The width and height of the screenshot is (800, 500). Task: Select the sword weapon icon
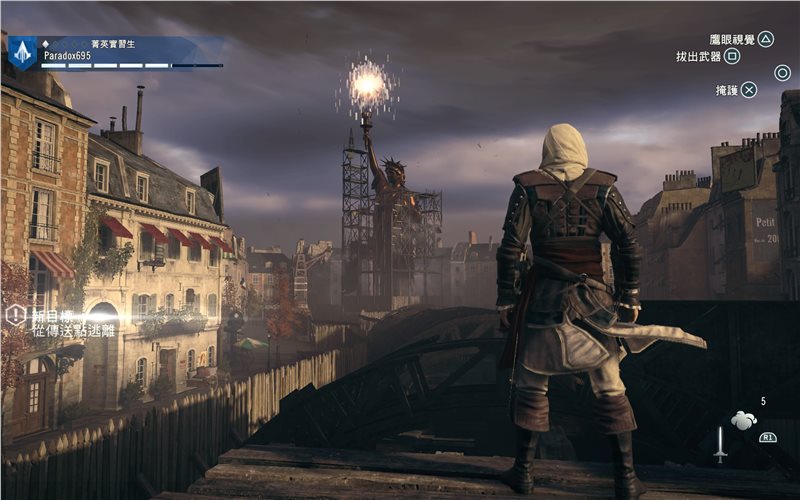point(720,444)
